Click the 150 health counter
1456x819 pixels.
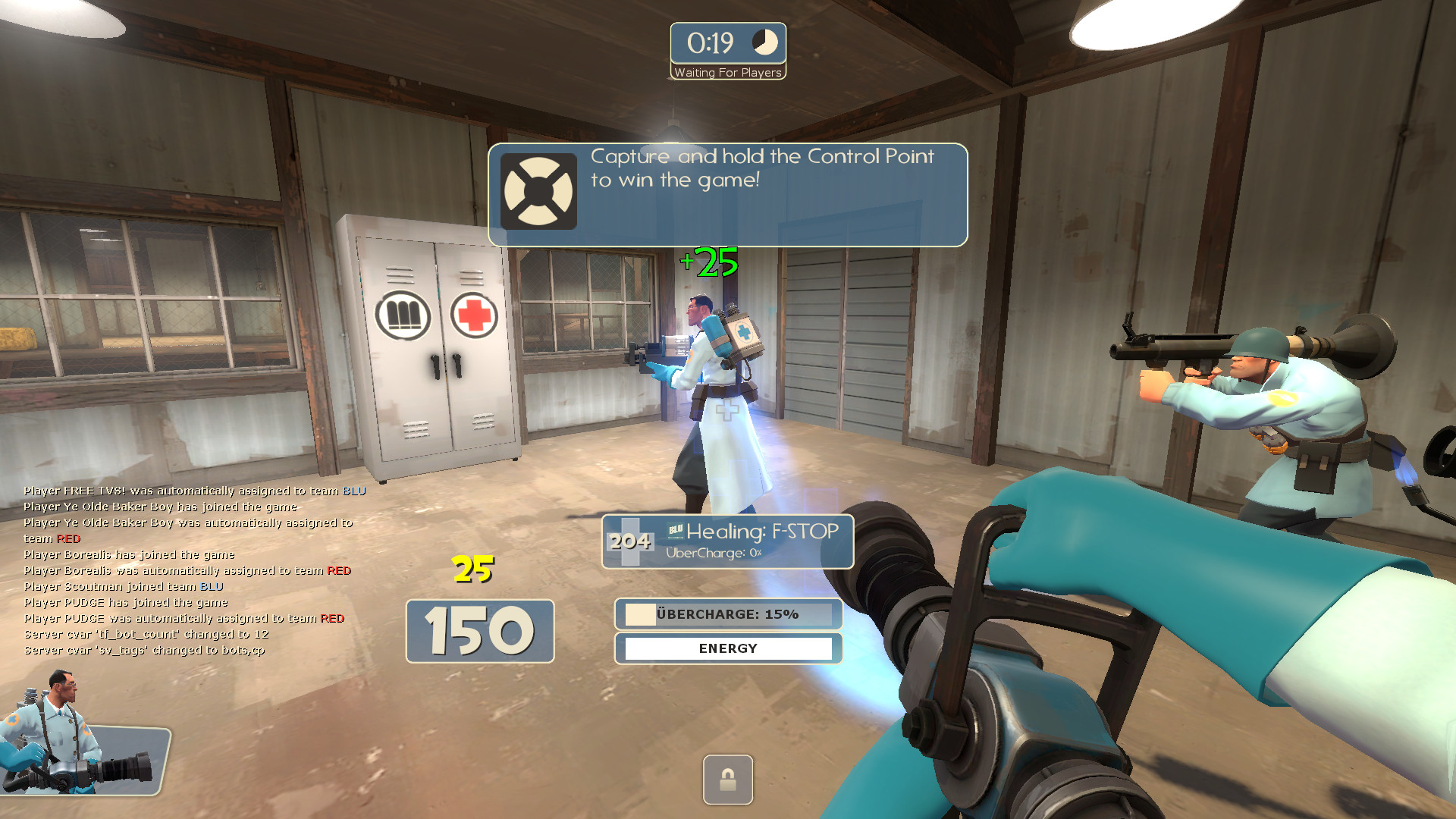pos(479,630)
